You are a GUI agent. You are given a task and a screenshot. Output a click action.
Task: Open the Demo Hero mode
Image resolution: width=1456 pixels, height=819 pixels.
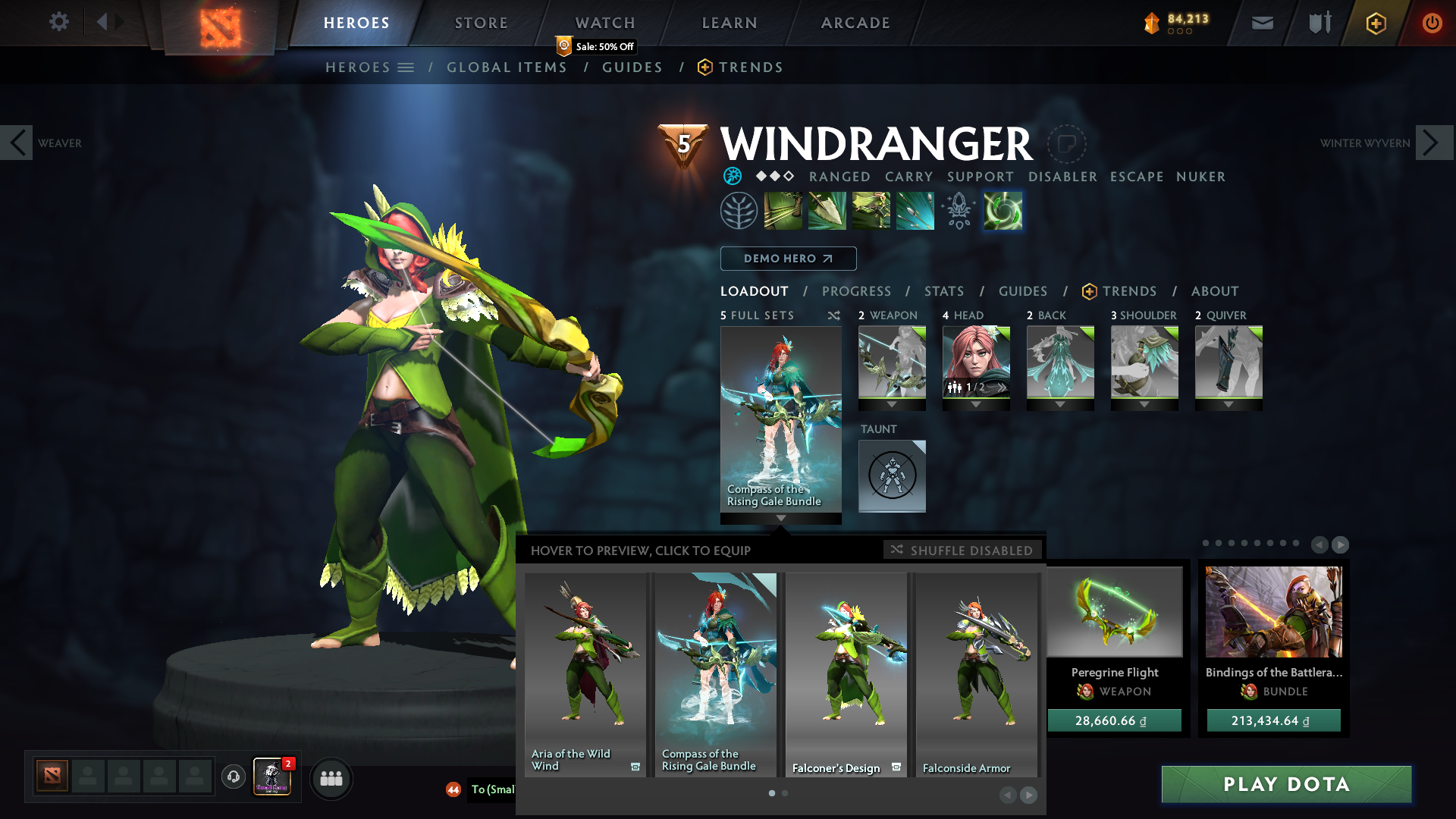[788, 259]
